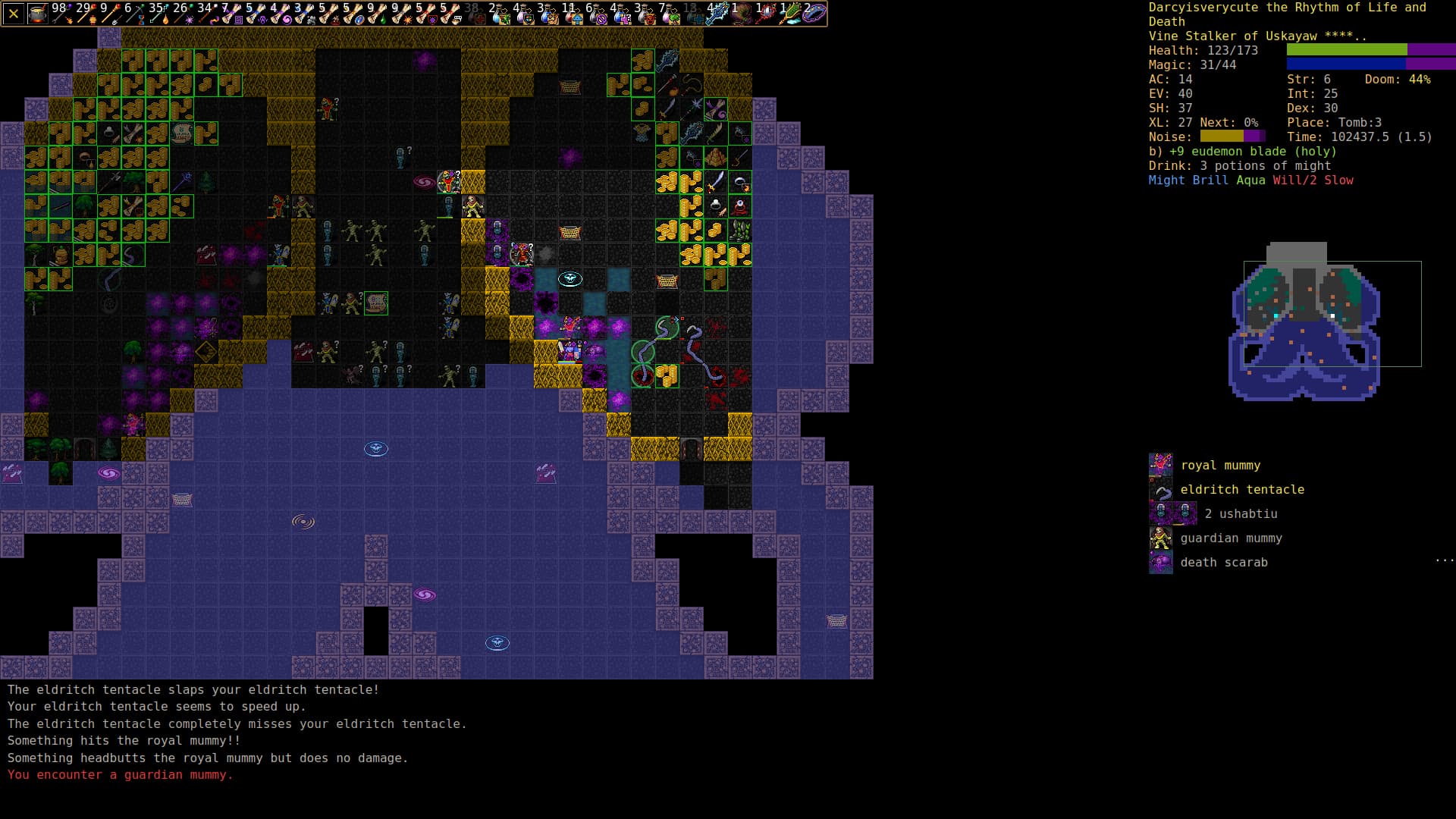Select the blue crystal item stack of 4
This screenshot has width=1456, height=819.
[717, 14]
